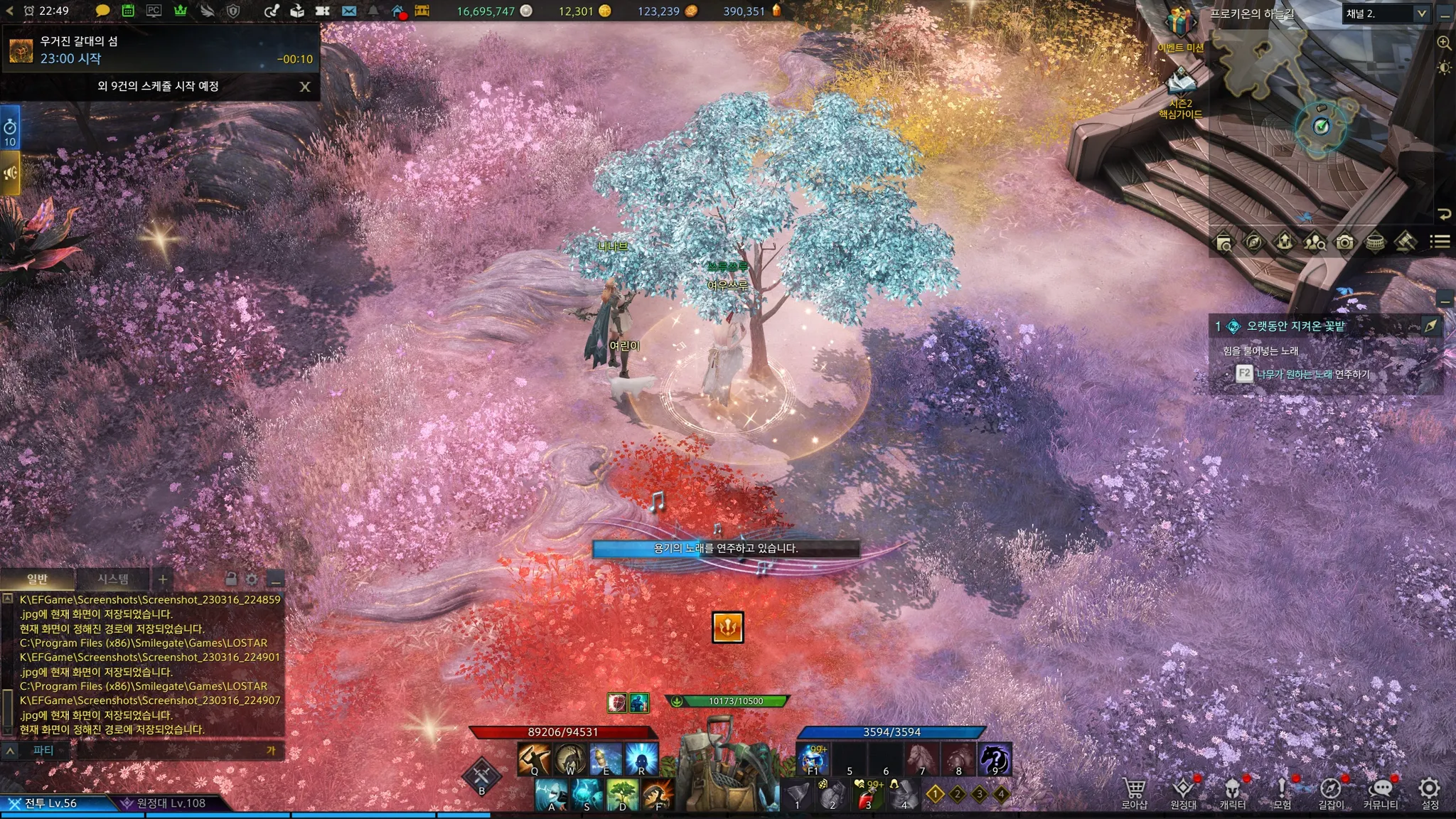Open the 로아샵 shopping cart menu

[x=1134, y=793]
